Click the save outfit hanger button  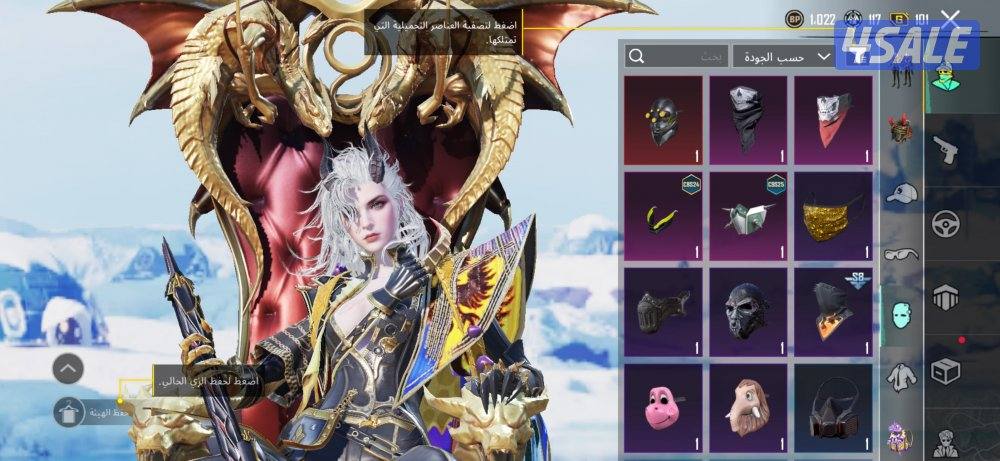(68, 409)
